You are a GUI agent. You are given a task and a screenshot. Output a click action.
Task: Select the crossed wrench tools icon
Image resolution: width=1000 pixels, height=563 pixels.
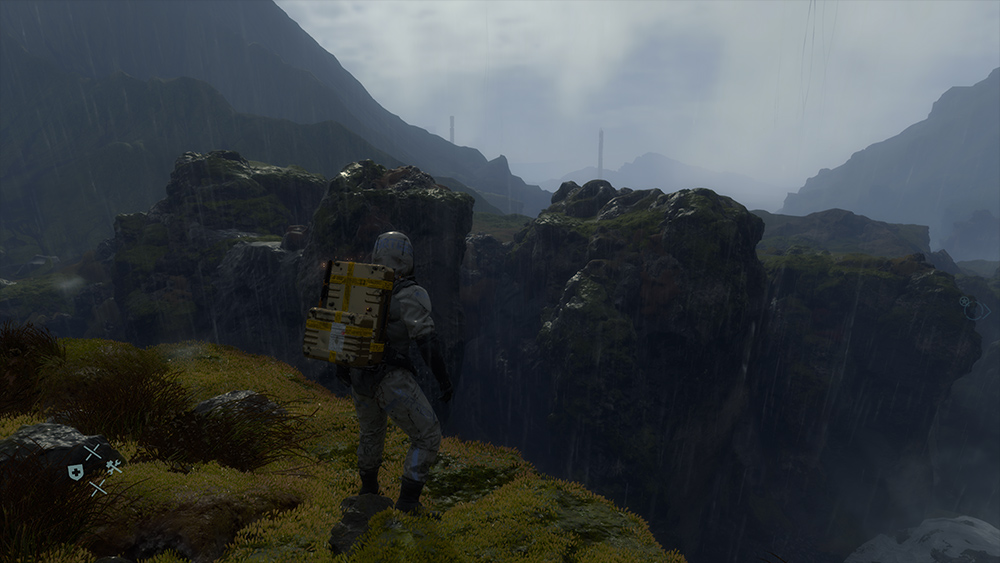click(x=114, y=466)
